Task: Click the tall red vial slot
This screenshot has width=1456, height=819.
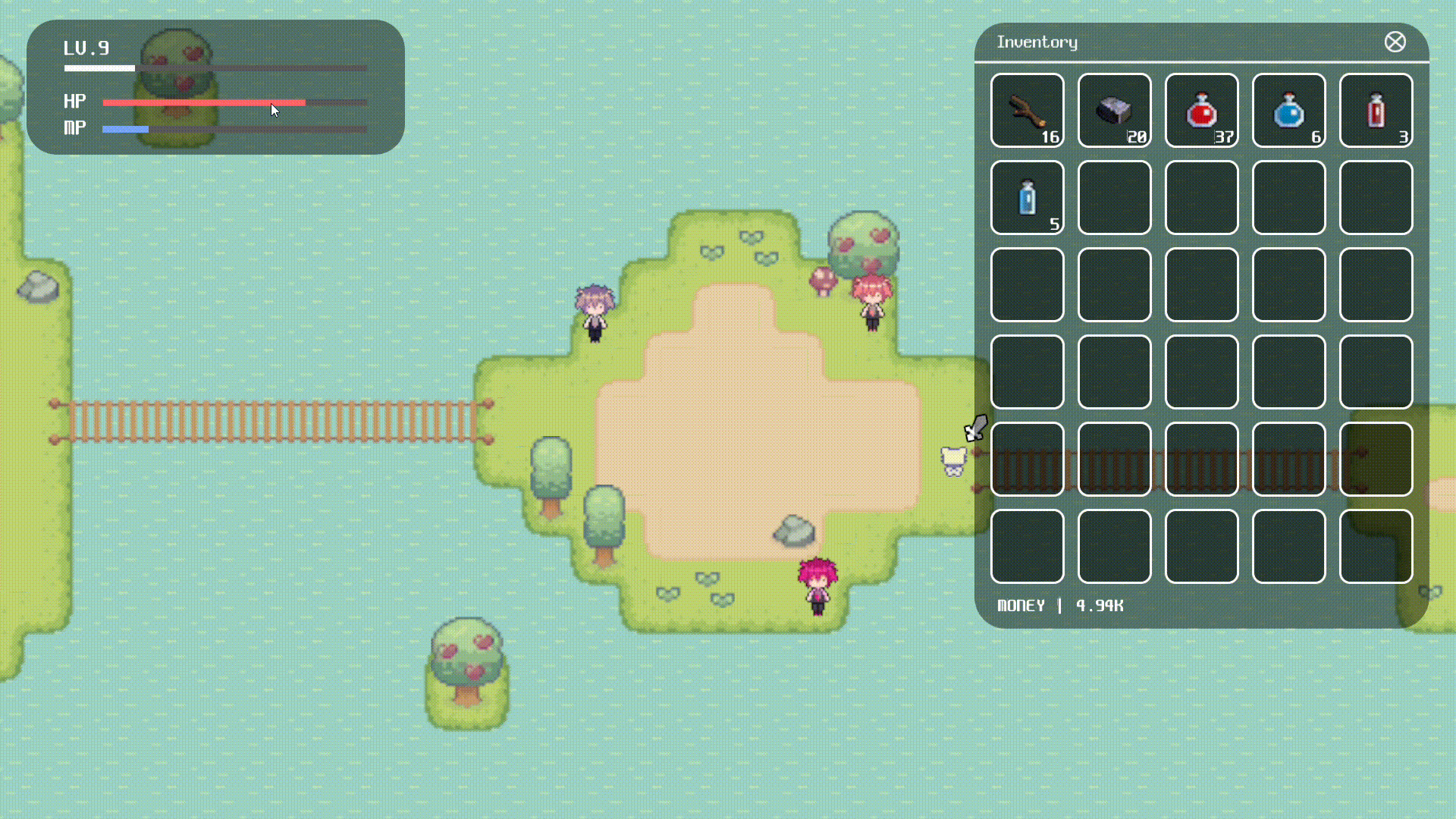Action: tap(1376, 111)
